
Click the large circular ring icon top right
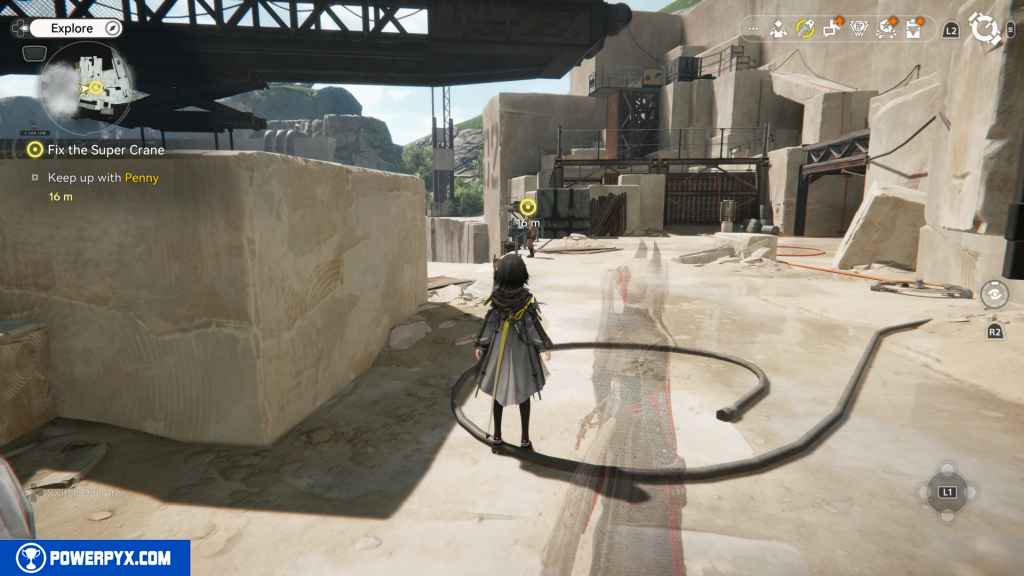click(986, 30)
